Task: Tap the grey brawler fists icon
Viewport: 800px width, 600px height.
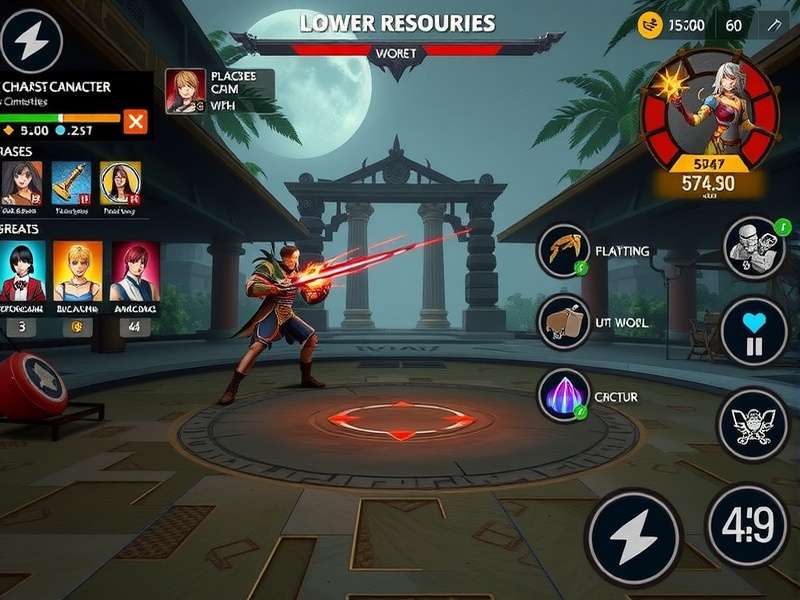Action: tap(752, 247)
